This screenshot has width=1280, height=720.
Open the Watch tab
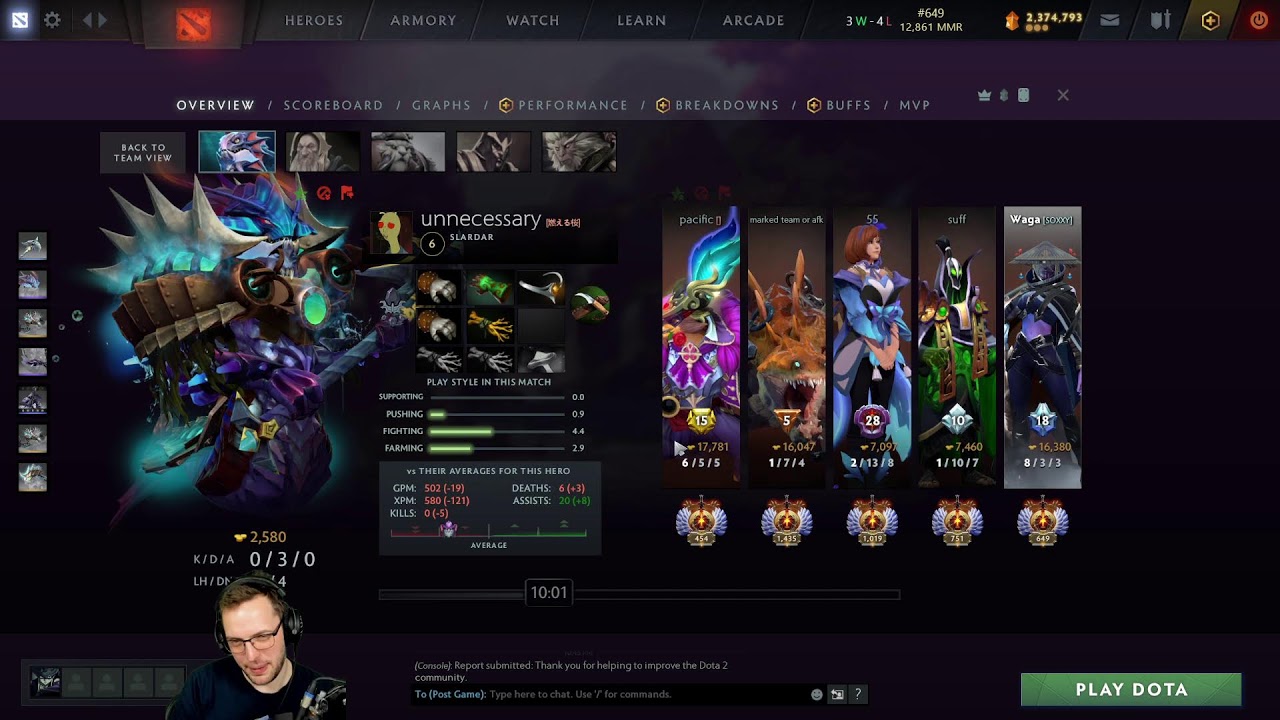(x=532, y=20)
